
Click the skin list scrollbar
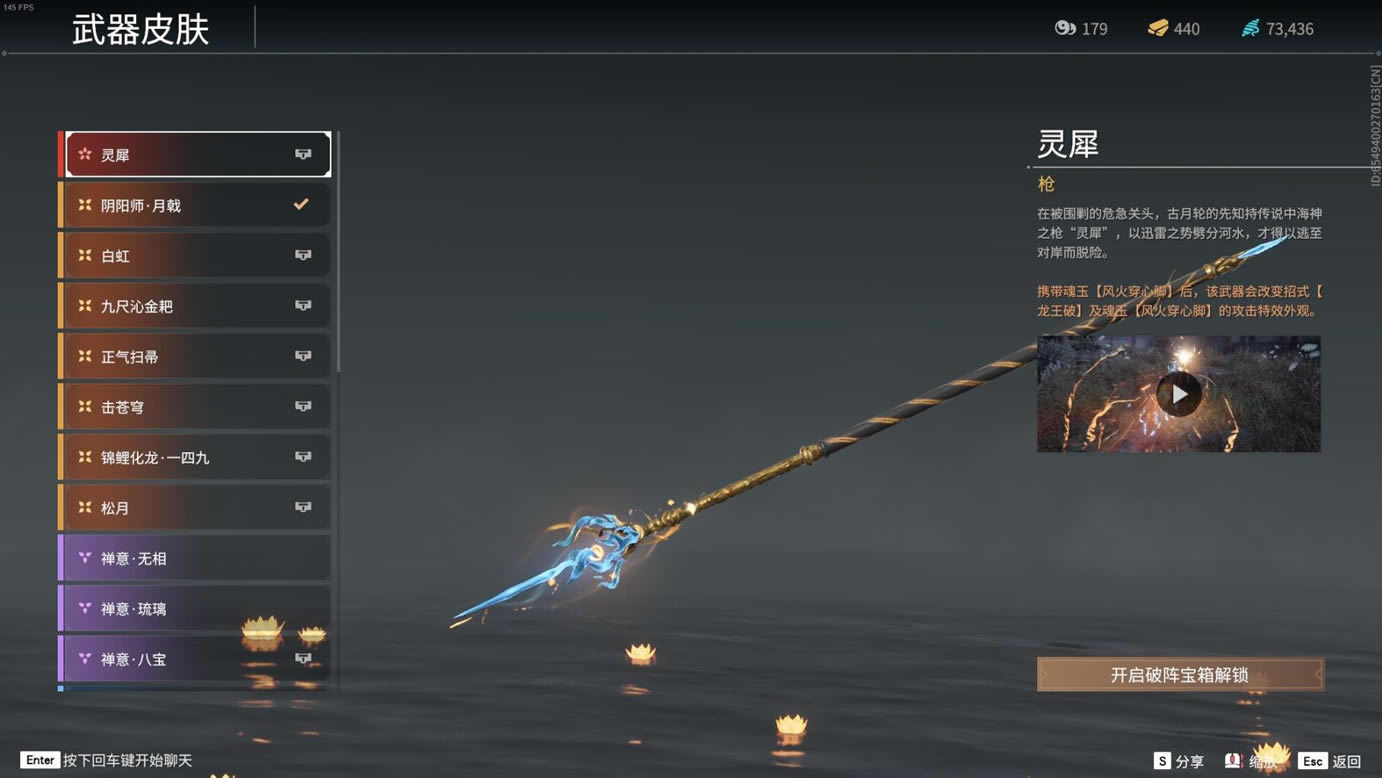[x=338, y=252]
